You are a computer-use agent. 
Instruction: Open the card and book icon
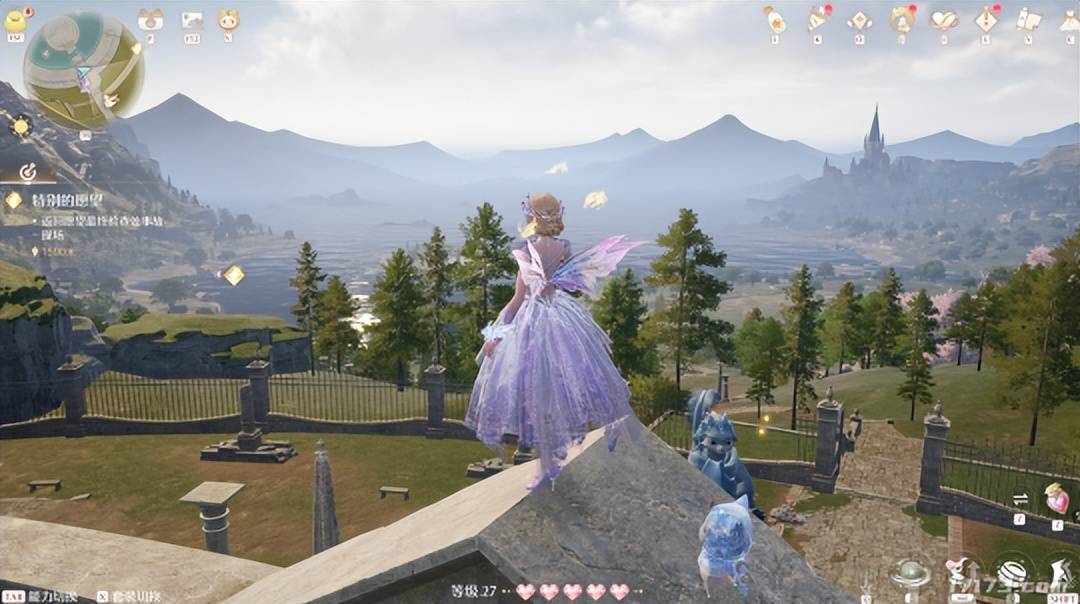pos(1028,19)
